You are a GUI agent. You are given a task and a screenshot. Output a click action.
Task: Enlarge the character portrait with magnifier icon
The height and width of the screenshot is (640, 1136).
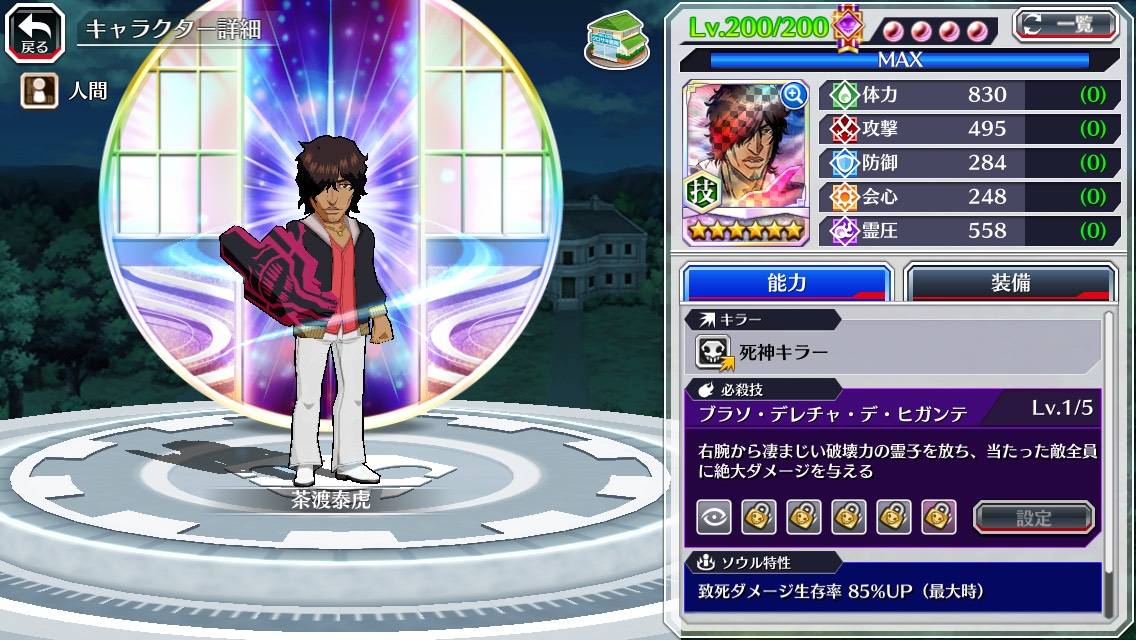pos(794,95)
